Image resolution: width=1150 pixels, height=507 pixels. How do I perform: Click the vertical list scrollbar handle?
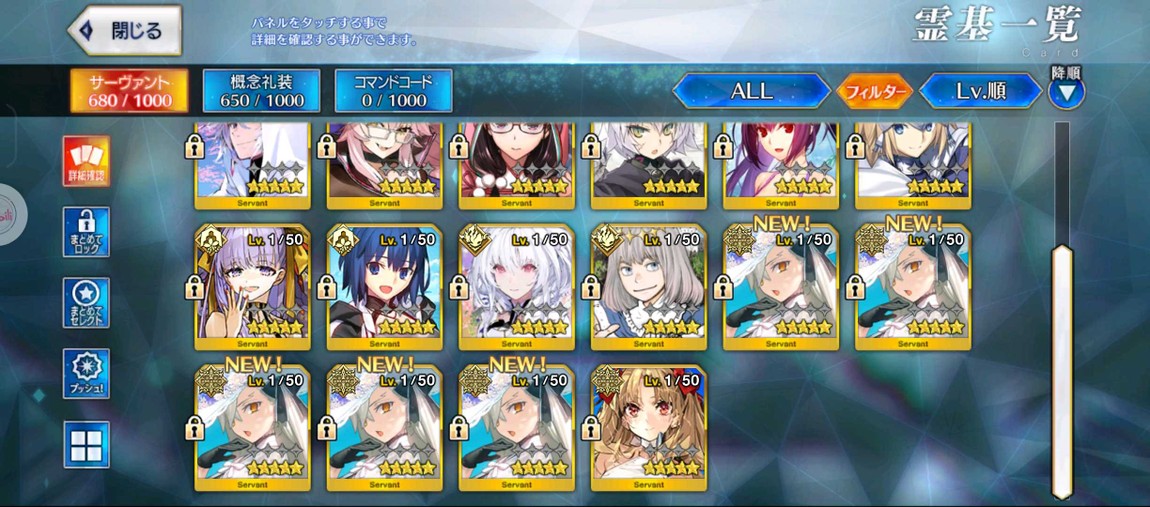1062,370
